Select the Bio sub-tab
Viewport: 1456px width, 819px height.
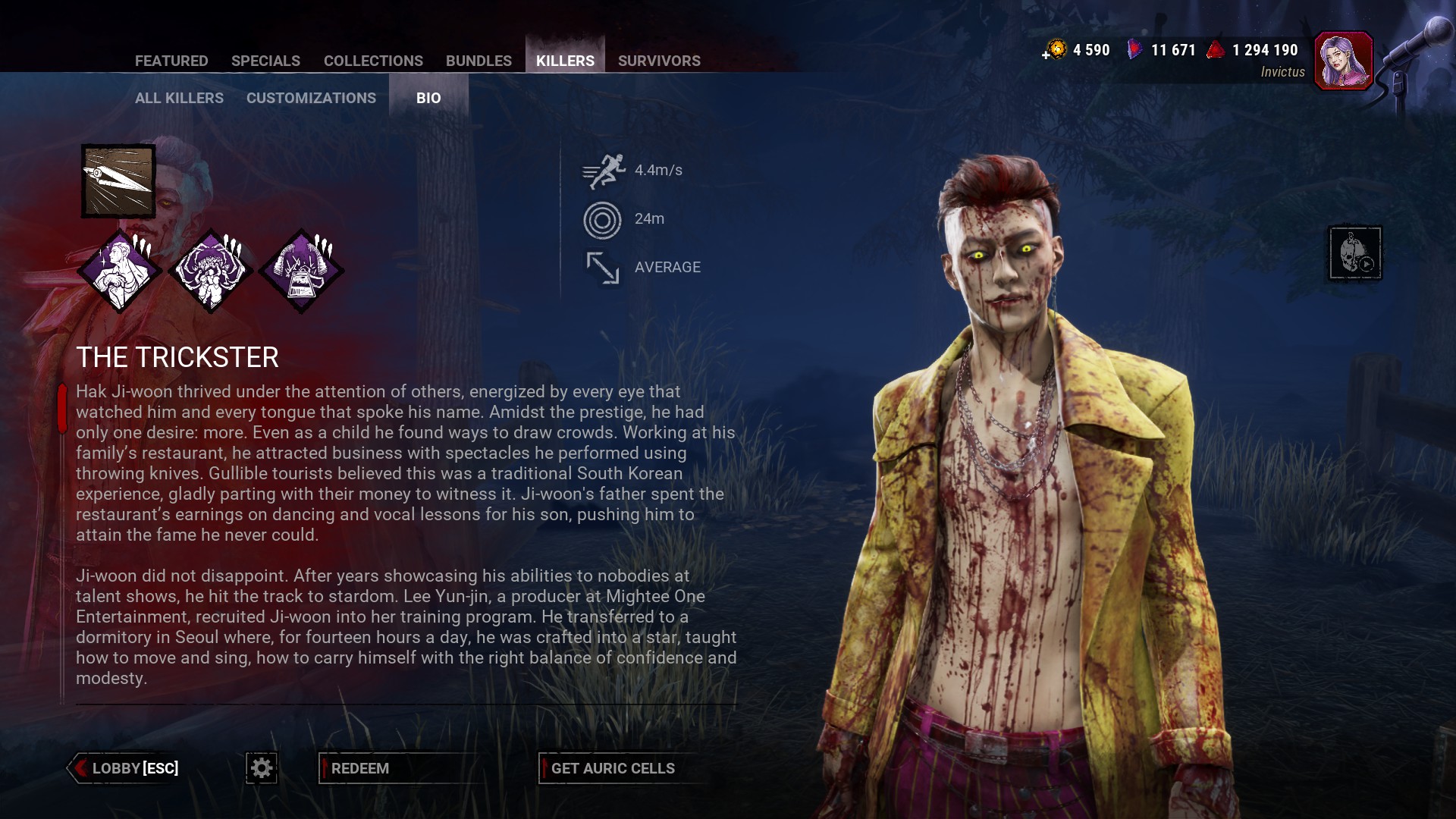click(x=428, y=98)
